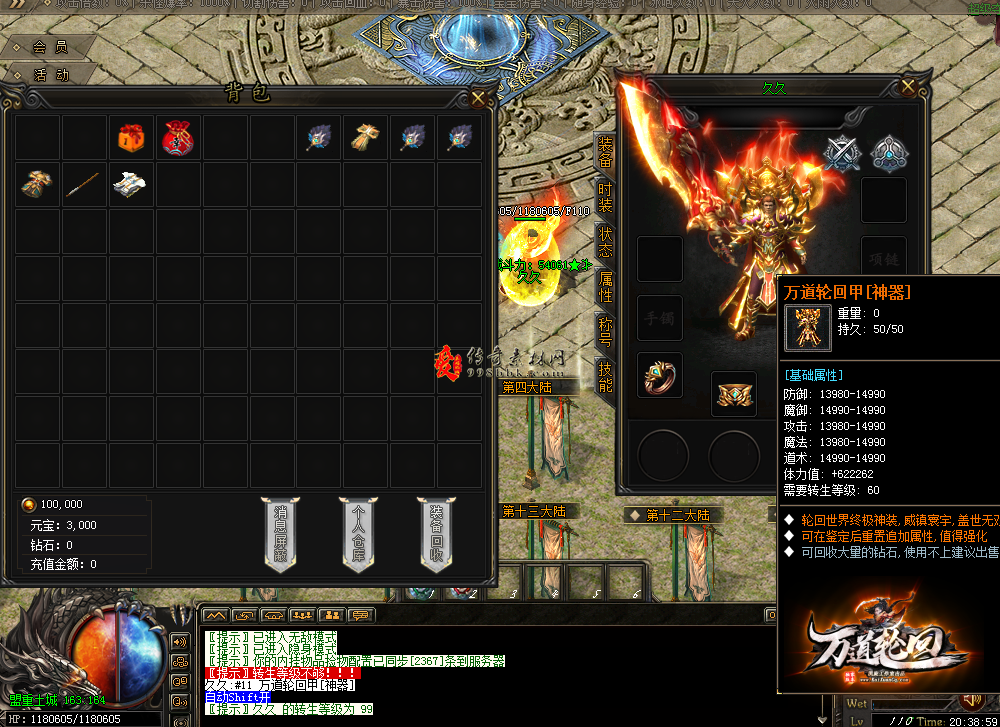Open the 会员 membership menu
Image resolution: width=1000 pixels, height=727 pixels.
[50, 47]
